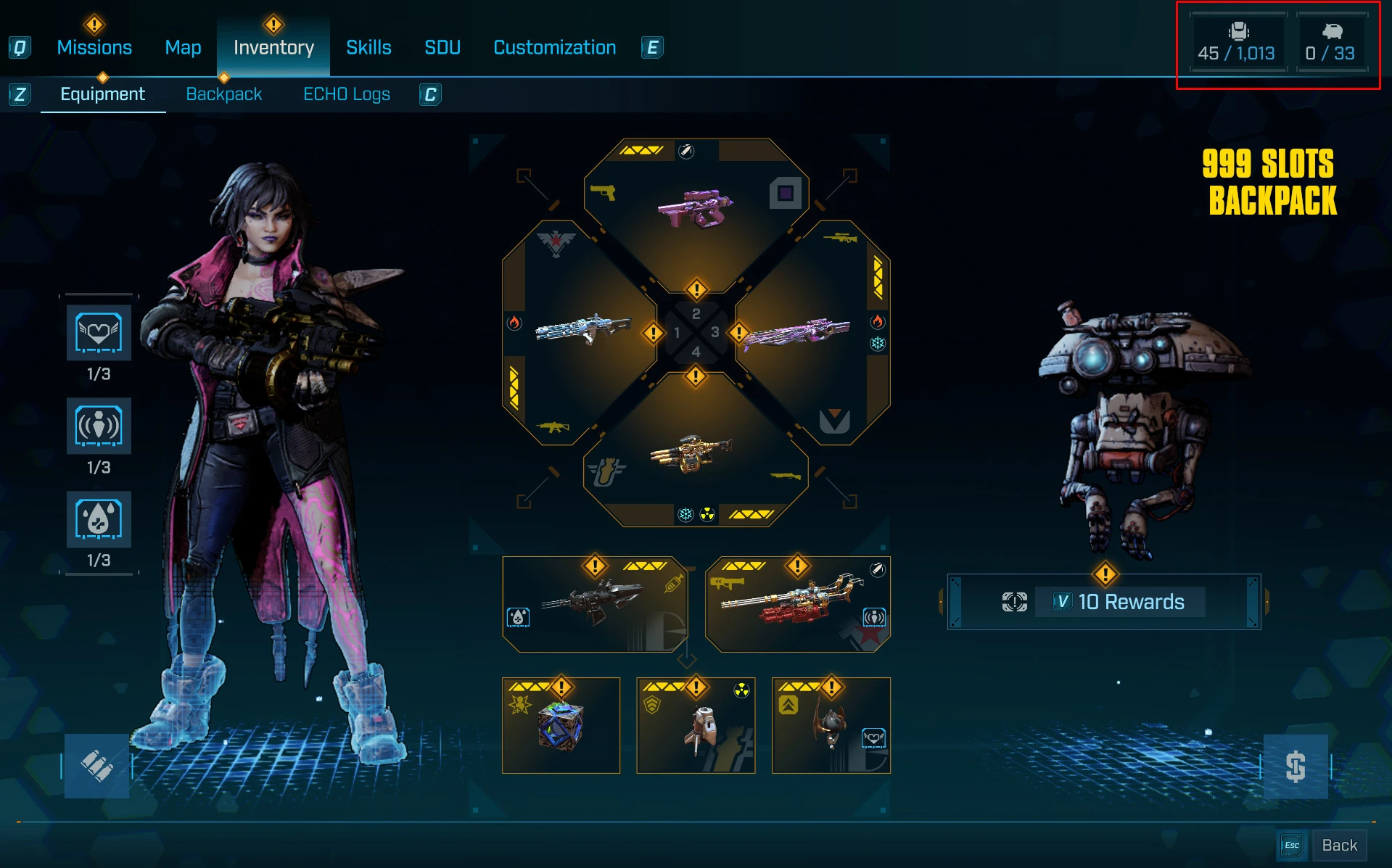The height and width of the screenshot is (868, 1392).
Task: Open the ECHO Logs sub-tab
Action: [x=346, y=94]
